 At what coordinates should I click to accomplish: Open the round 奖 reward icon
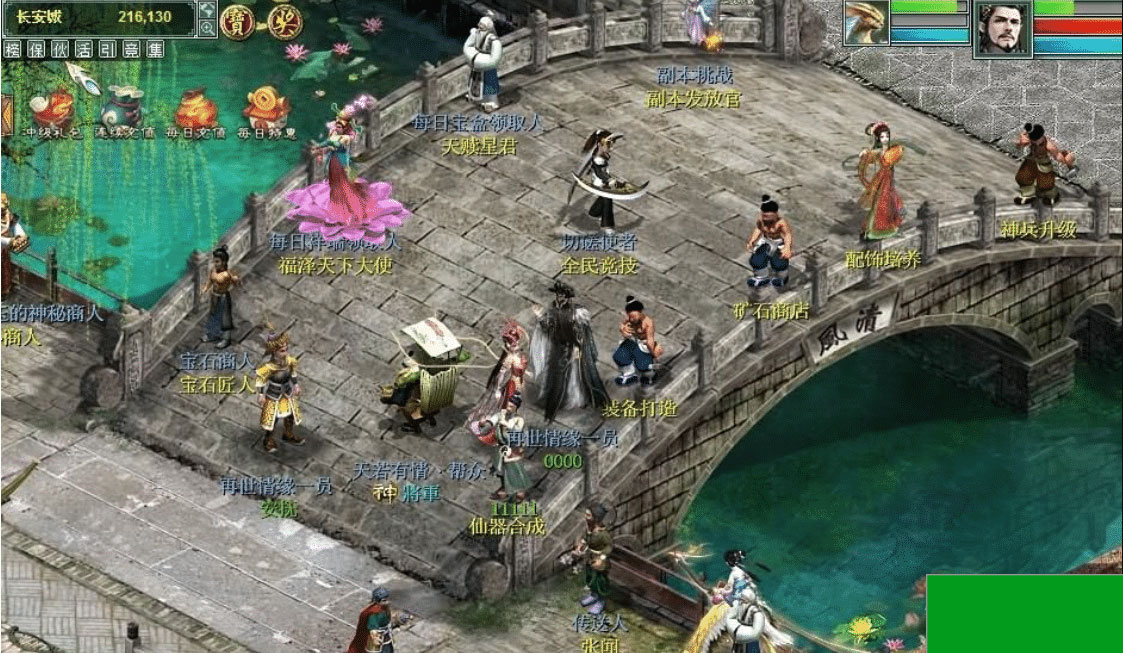(283, 20)
